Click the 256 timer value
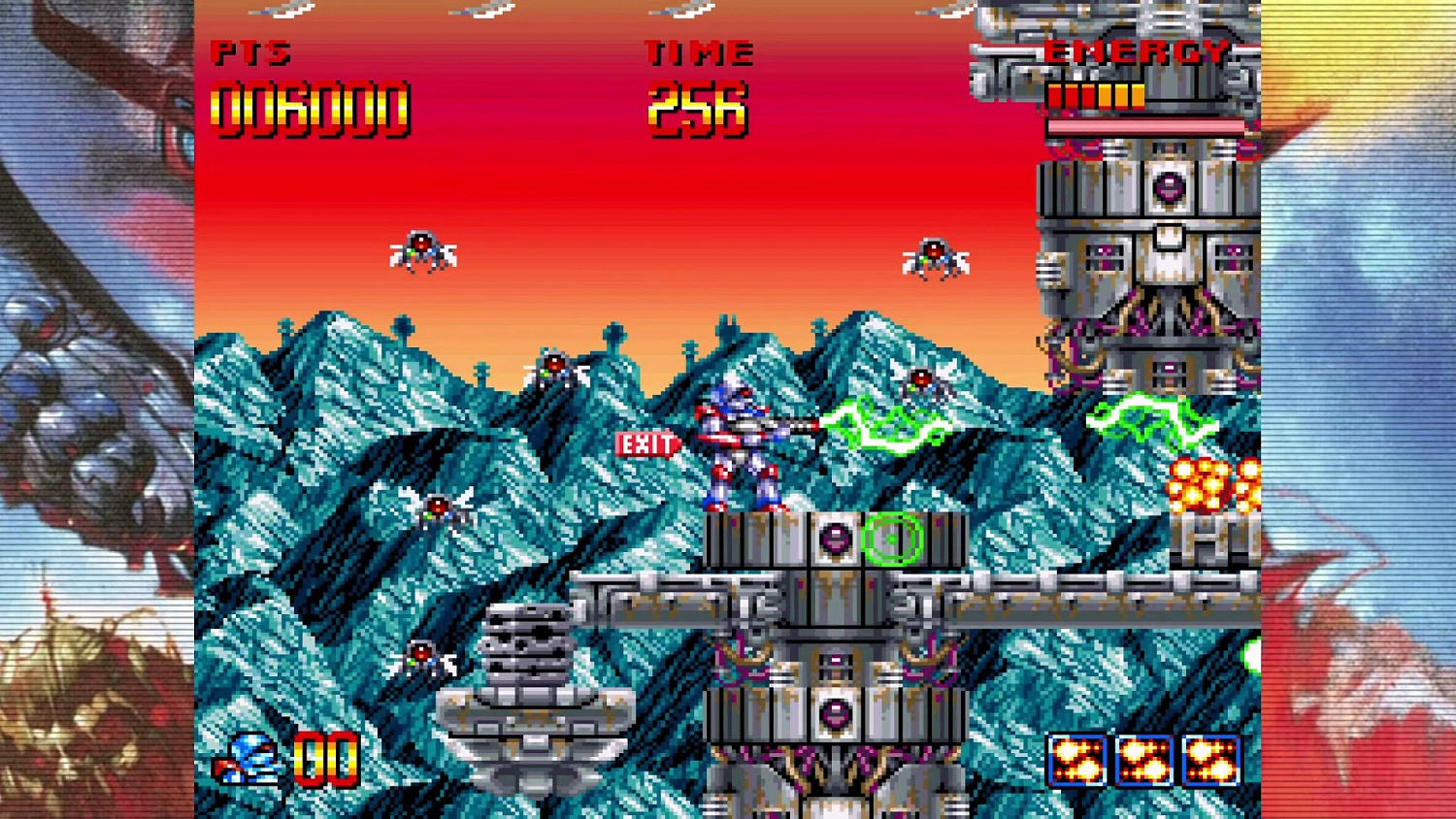This screenshot has width=1456, height=819. (x=696, y=109)
